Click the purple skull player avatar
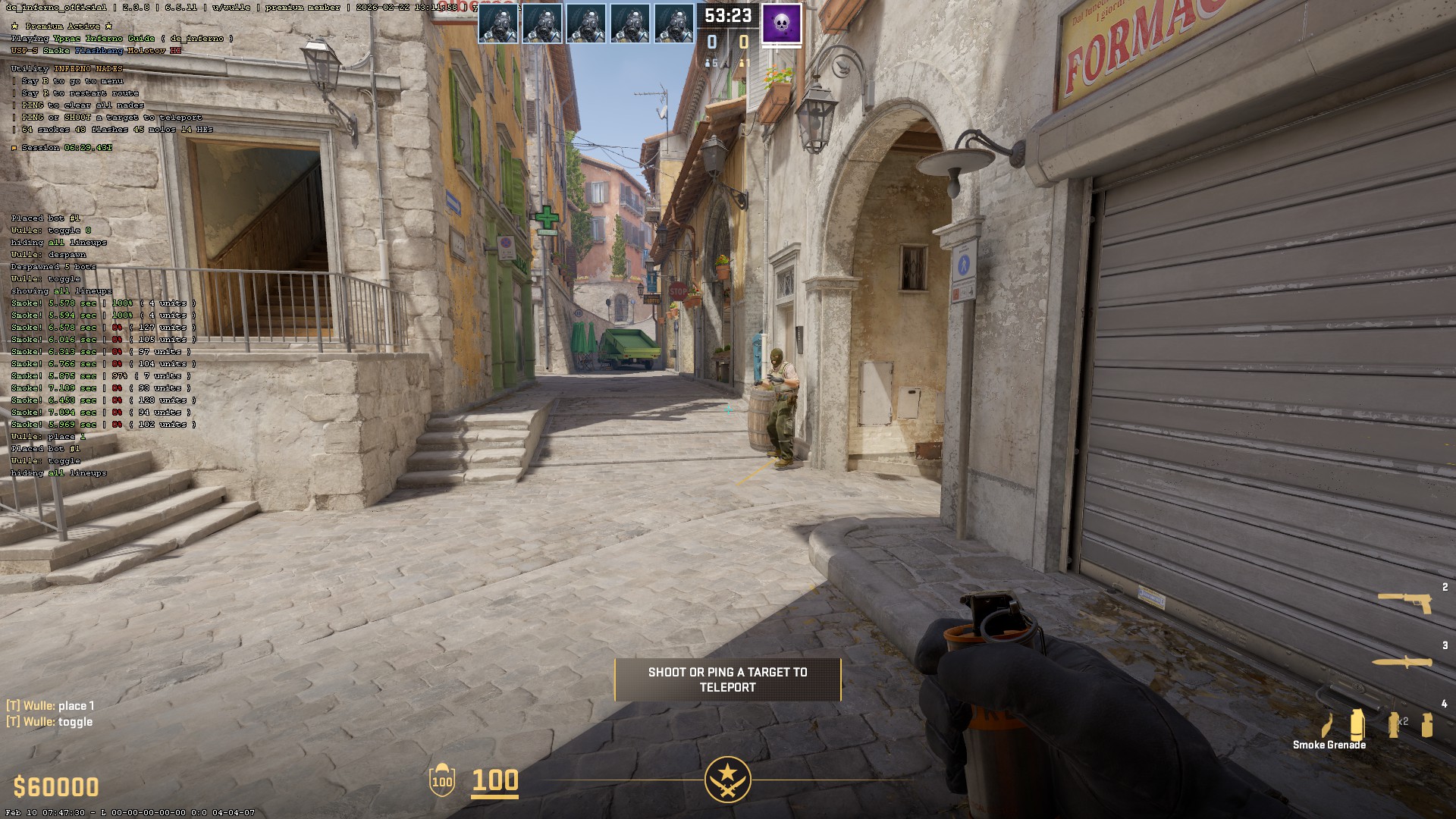Image resolution: width=1456 pixels, height=819 pixels. click(781, 23)
